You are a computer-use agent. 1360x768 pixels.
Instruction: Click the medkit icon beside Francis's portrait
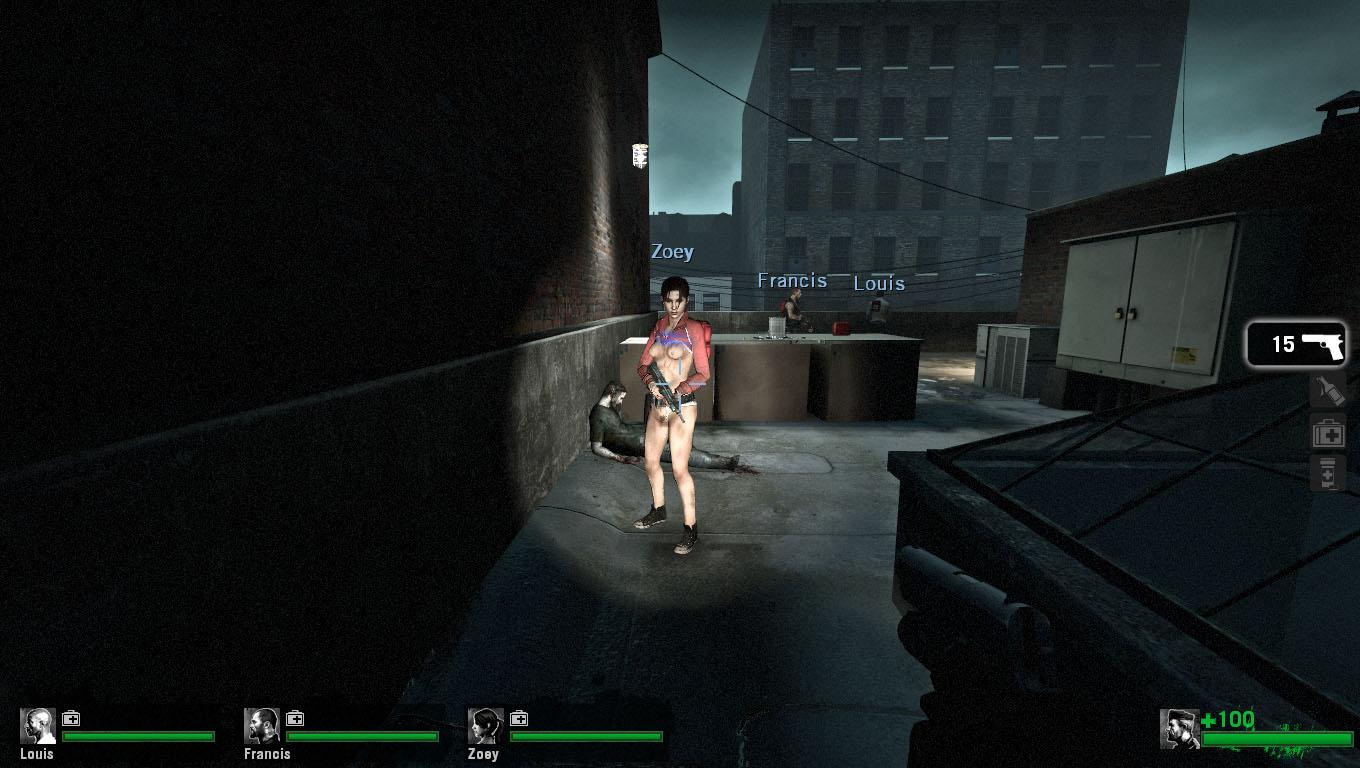tap(295, 718)
